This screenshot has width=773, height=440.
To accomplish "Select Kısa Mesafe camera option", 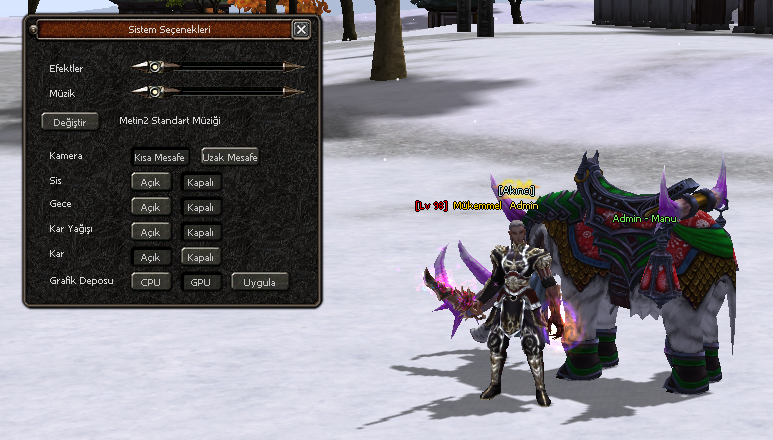I will click(x=160, y=157).
